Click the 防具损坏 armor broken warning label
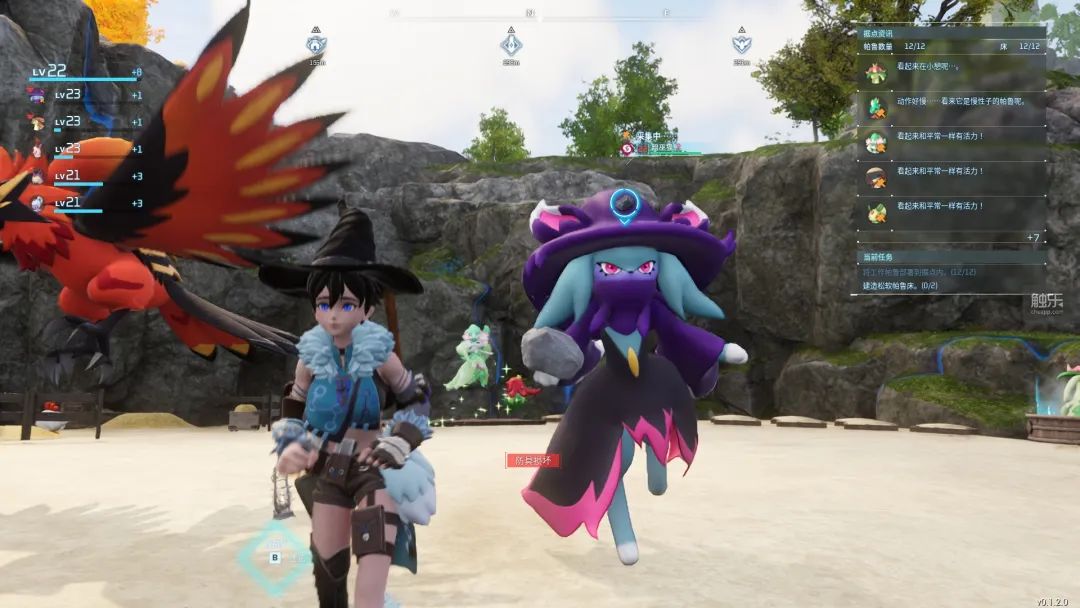This screenshot has height=608, width=1080. point(532,460)
